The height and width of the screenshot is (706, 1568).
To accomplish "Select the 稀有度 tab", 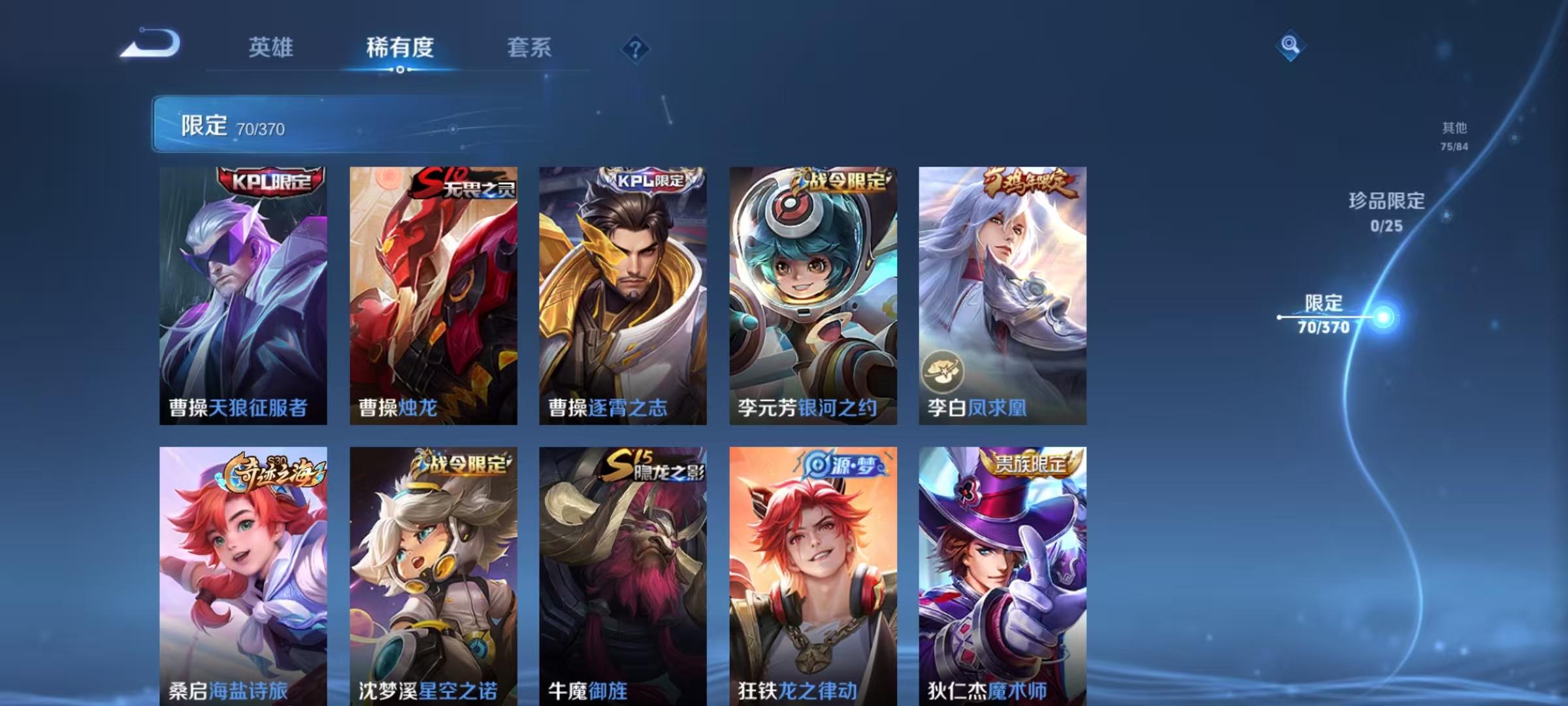I will pyautogui.click(x=400, y=48).
